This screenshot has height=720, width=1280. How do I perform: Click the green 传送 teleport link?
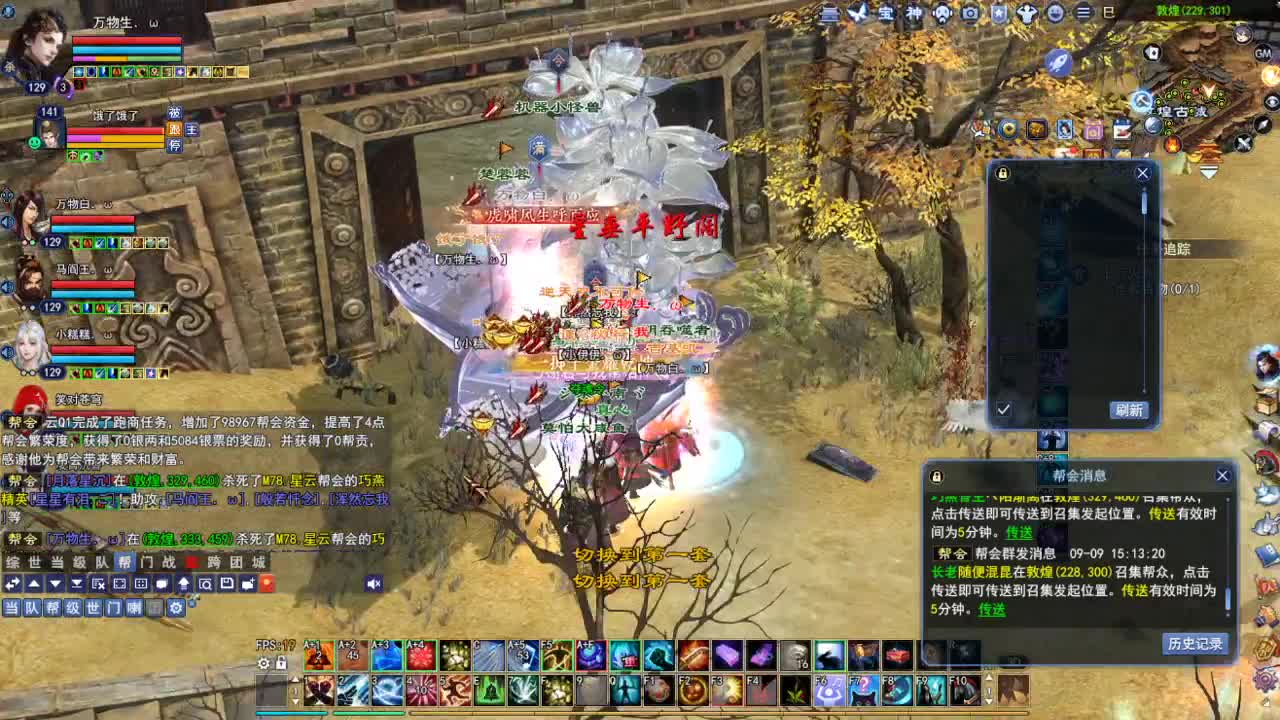click(x=992, y=610)
